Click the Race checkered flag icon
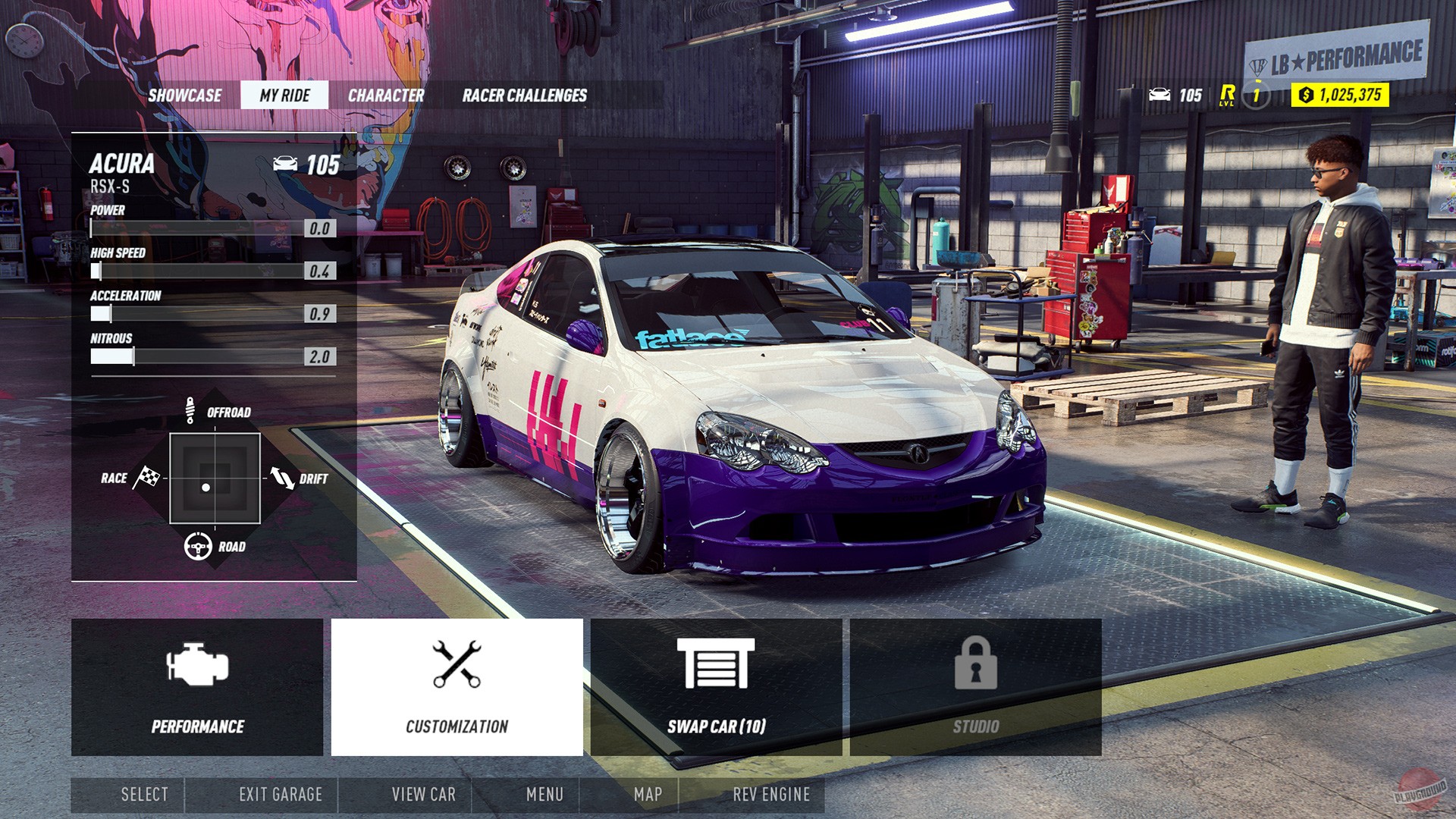Image resolution: width=1456 pixels, height=819 pixels. [146, 479]
